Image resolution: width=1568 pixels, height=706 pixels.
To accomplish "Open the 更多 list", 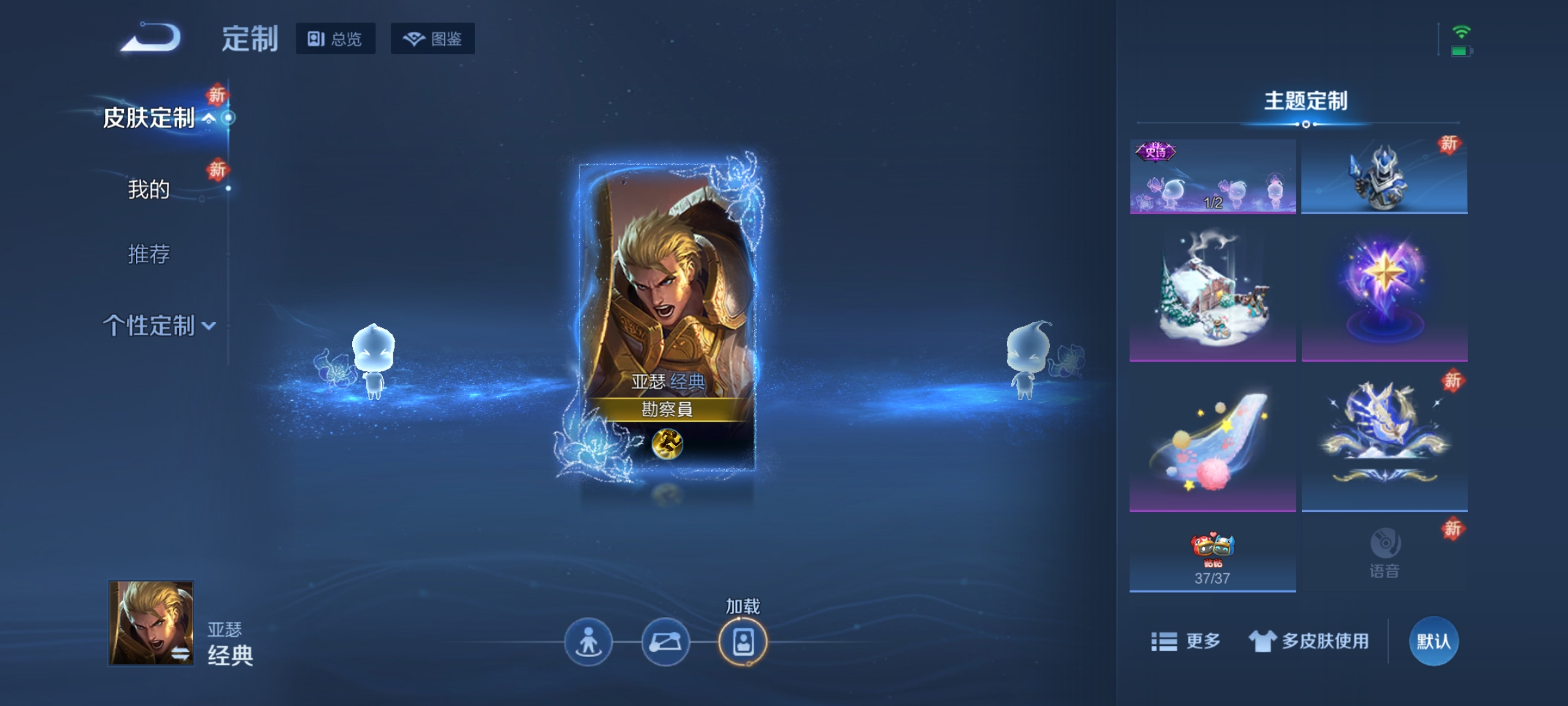I will coord(1186,641).
